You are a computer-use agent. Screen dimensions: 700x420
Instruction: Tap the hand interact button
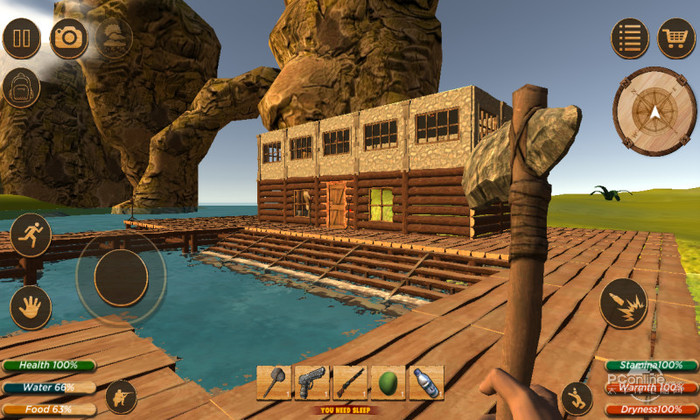click(x=31, y=307)
